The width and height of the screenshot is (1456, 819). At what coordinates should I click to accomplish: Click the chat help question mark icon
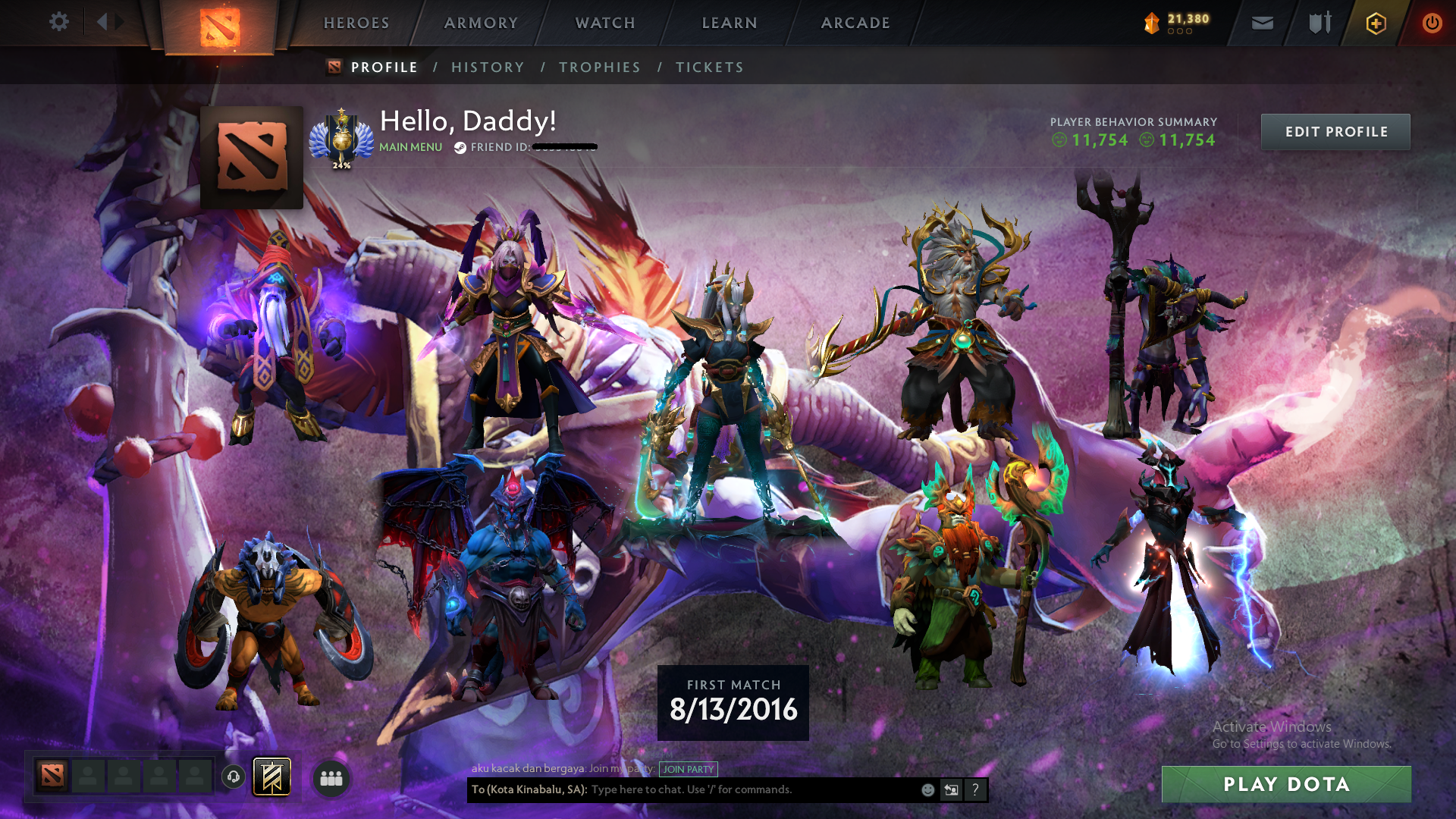(975, 789)
